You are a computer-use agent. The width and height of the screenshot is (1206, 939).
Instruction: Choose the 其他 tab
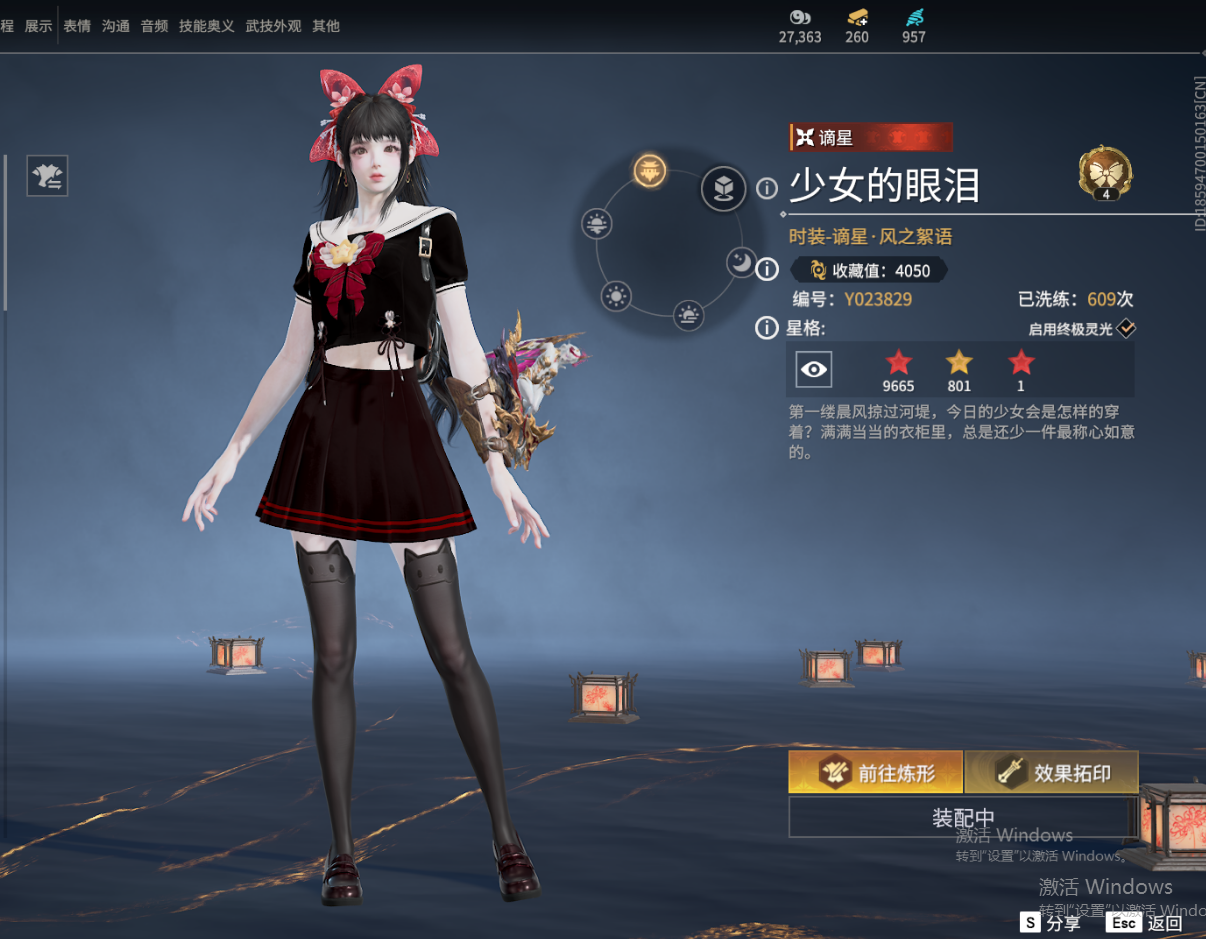click(326, 26)
